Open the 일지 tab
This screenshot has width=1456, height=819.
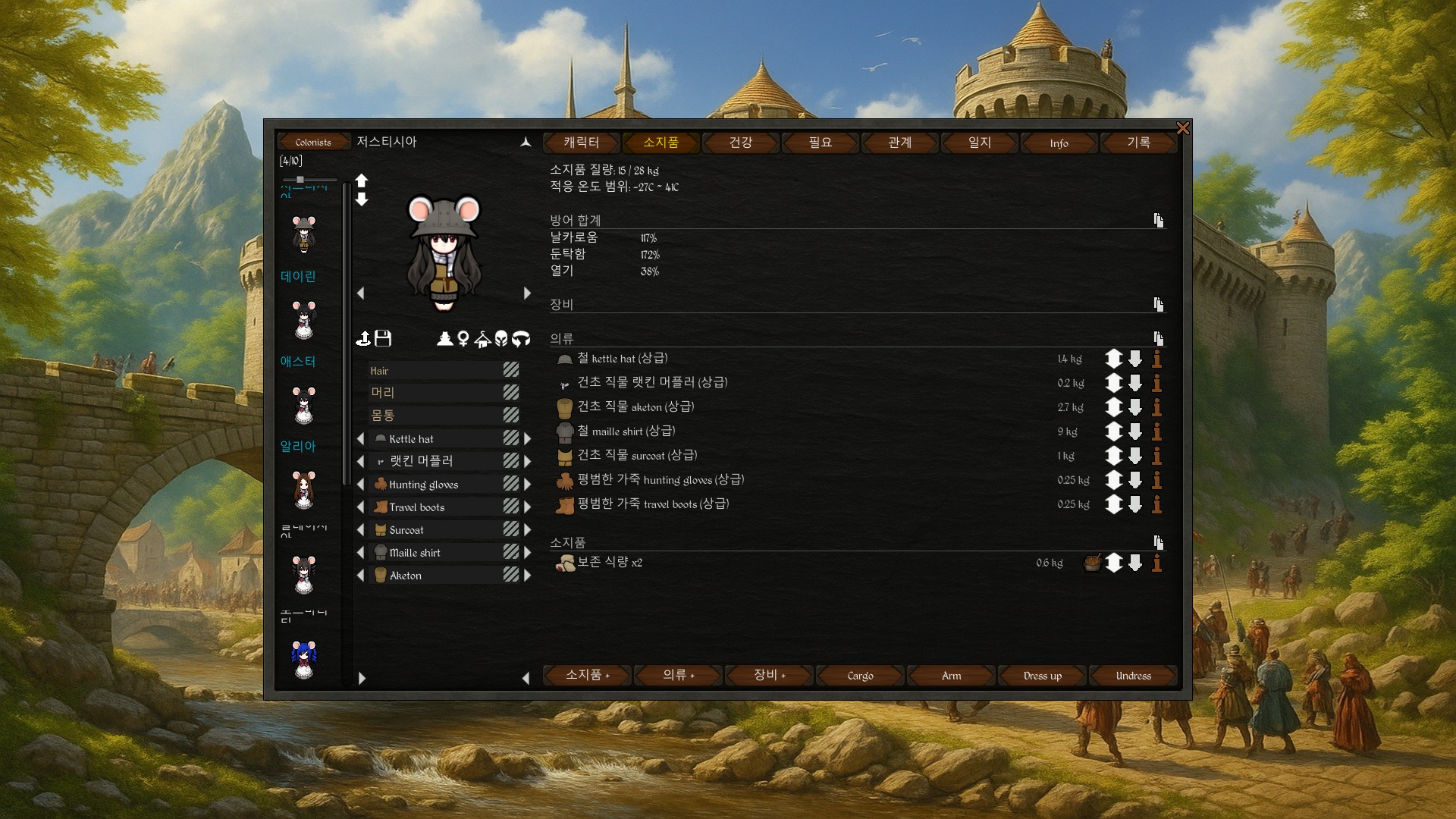980,143
